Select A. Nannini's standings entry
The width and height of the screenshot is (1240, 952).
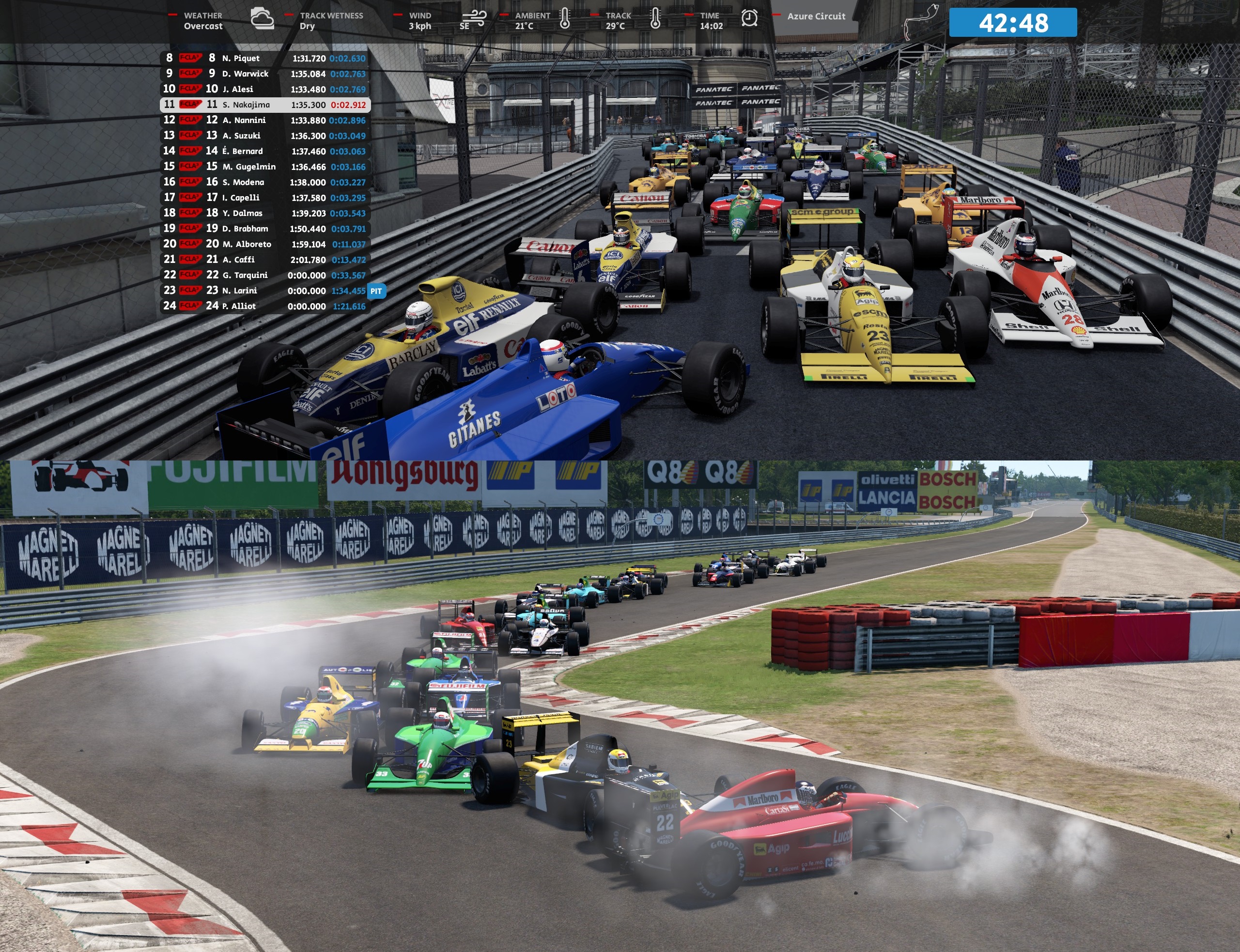click(265, 120)
